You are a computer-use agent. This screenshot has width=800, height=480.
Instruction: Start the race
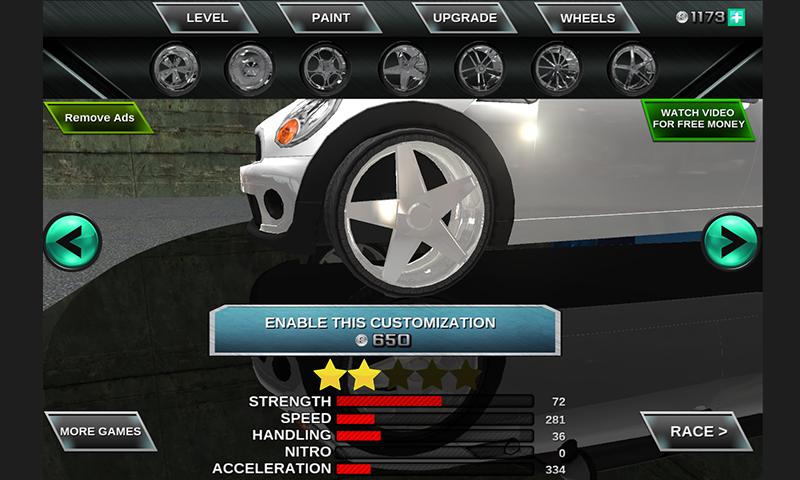point(698,432)
